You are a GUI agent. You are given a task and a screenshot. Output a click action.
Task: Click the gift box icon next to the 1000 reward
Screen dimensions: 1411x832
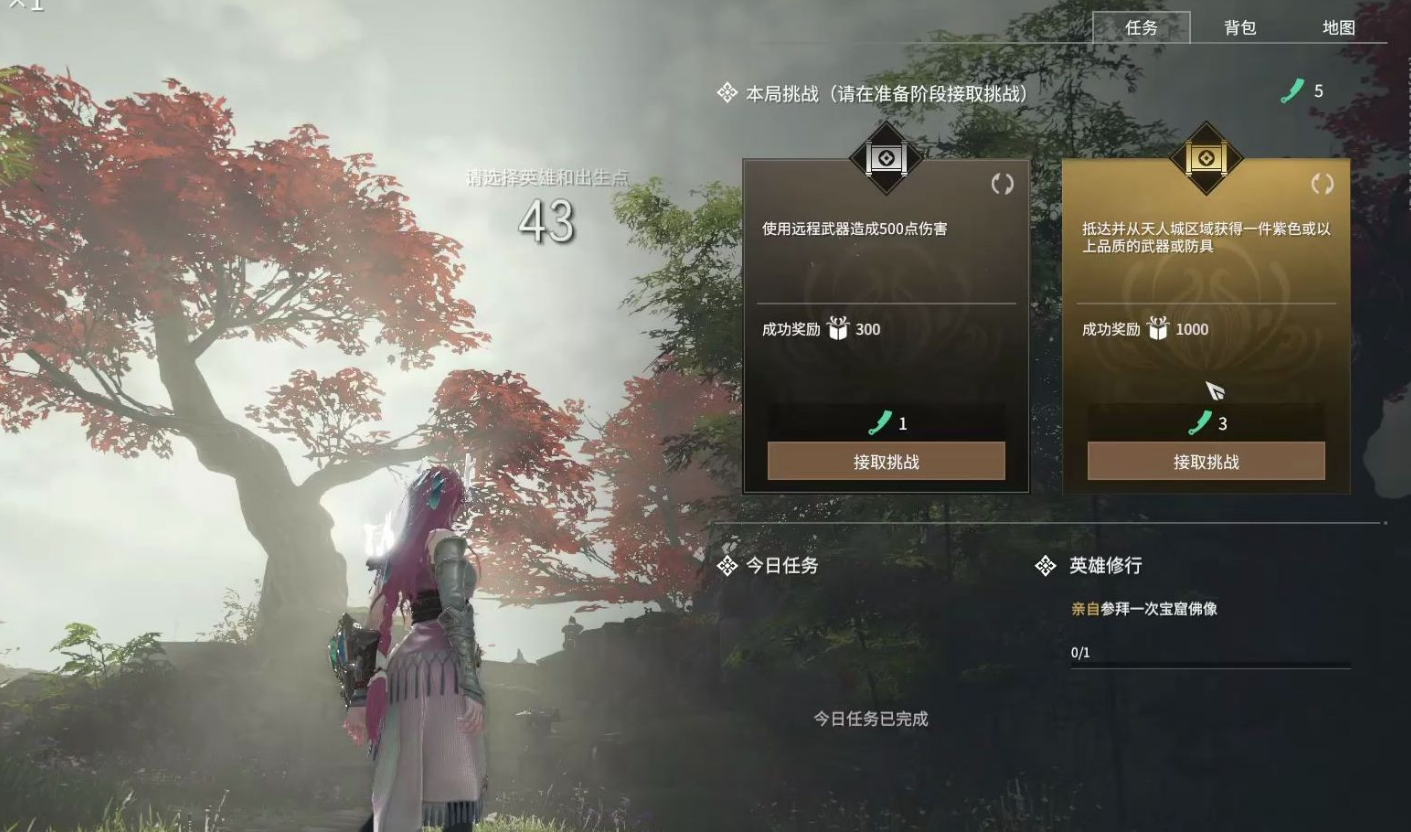tap(1158, 329)
